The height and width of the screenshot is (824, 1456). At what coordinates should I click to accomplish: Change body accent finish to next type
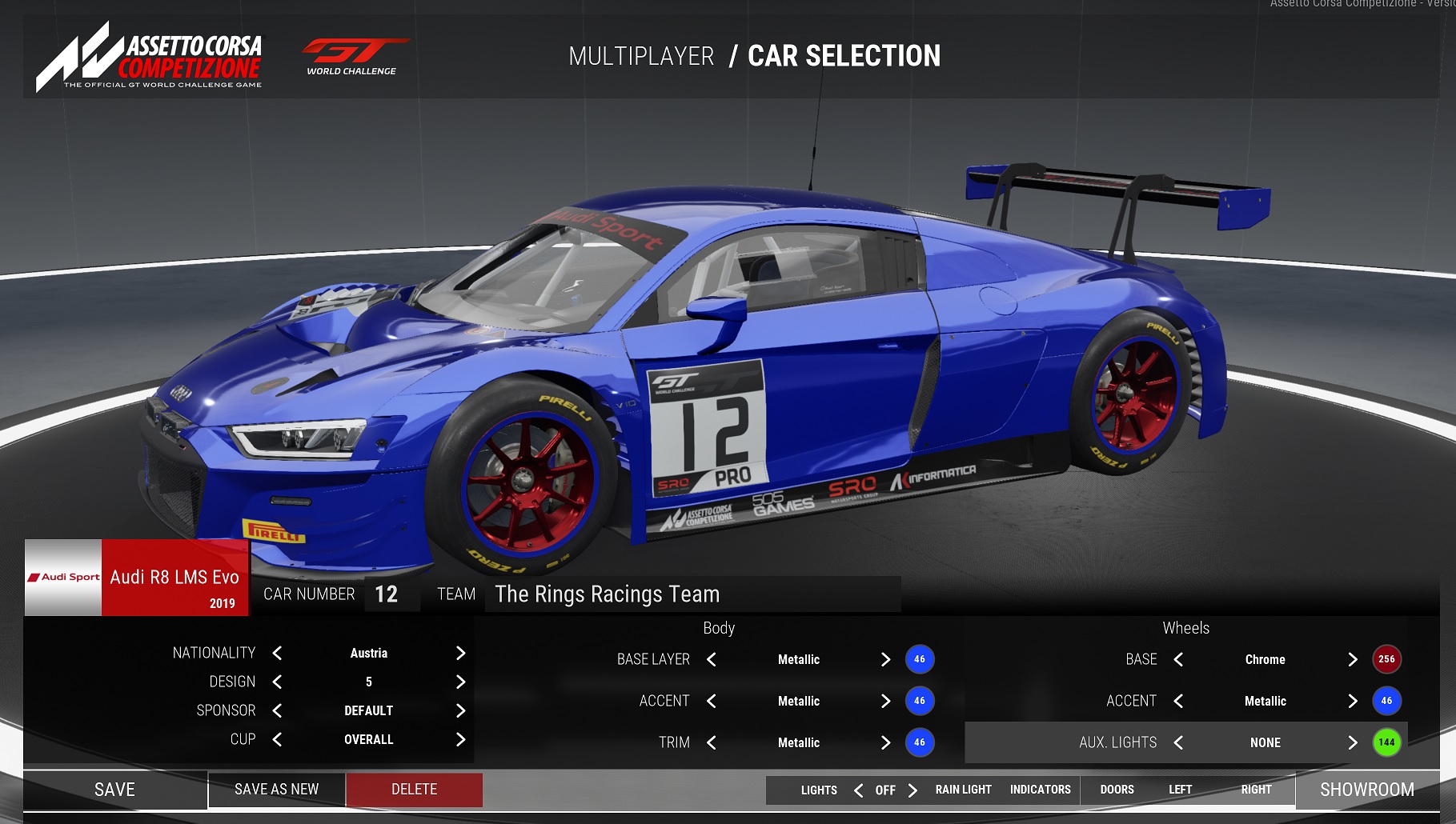885,702
